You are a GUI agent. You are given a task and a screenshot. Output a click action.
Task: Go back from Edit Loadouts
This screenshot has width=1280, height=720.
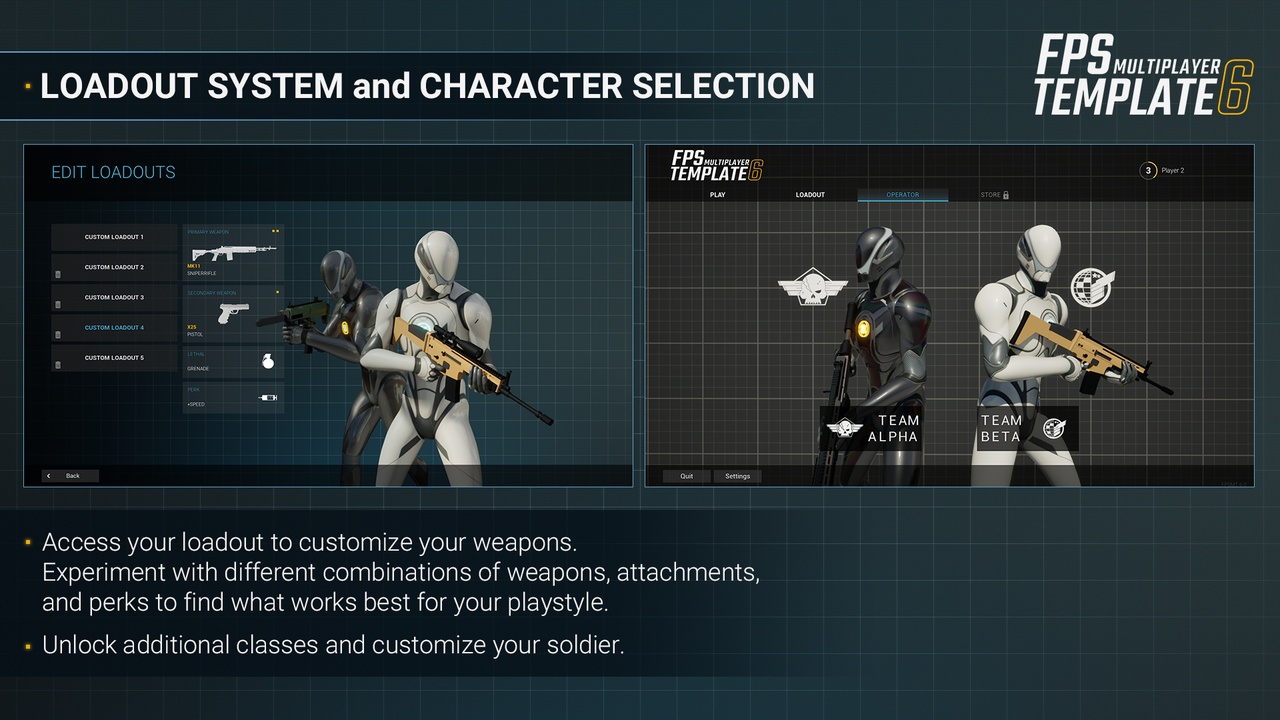[x=70, y=476]
